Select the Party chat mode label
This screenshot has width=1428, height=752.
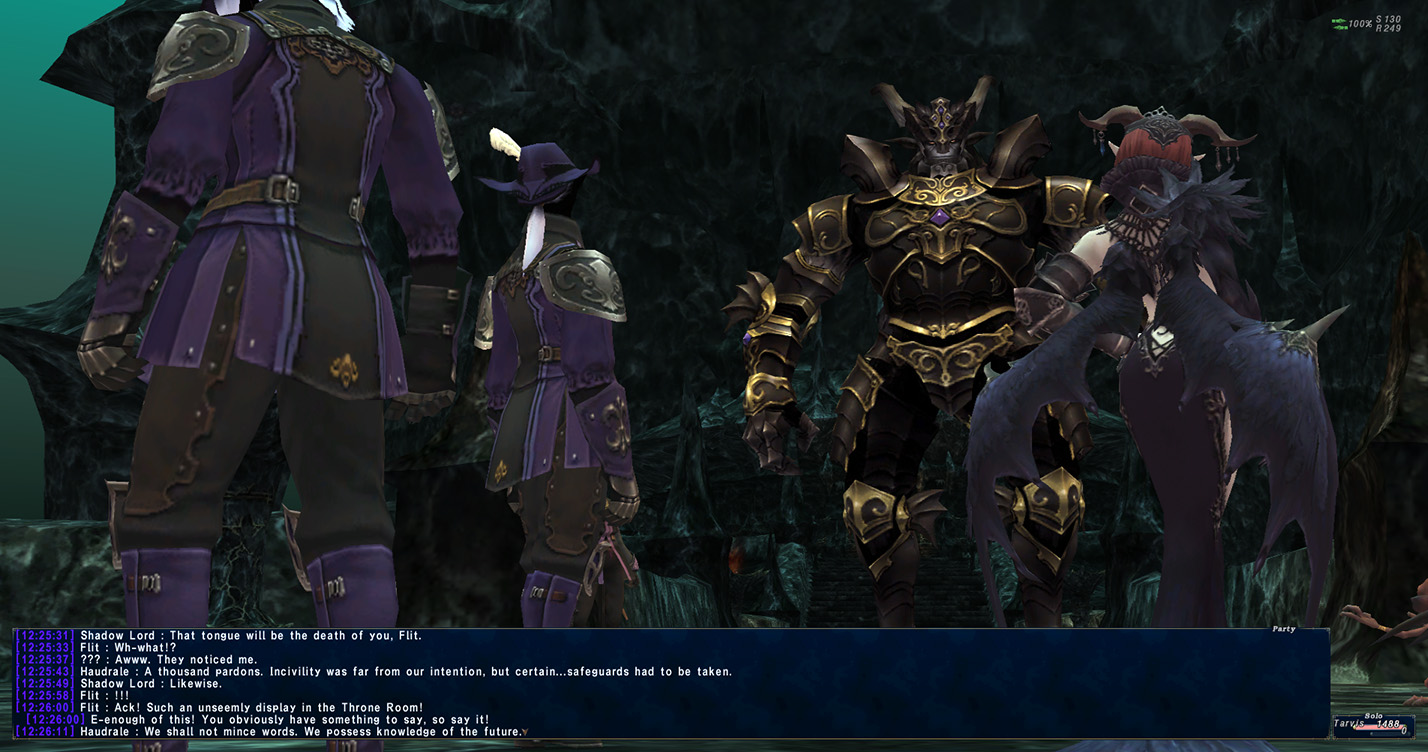(1283, 629)
